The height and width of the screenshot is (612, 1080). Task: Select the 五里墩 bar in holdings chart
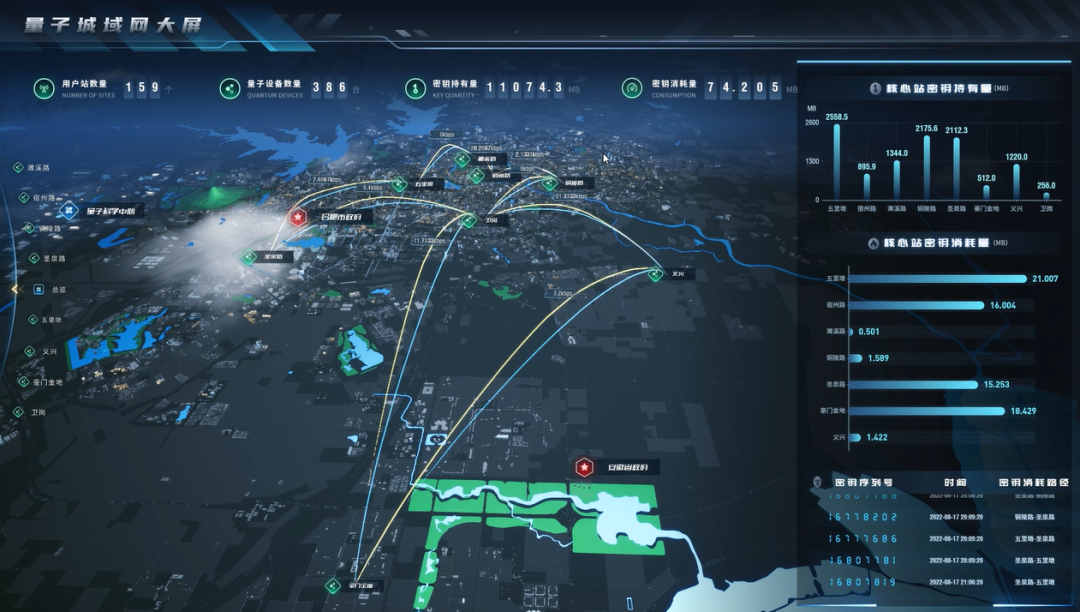click(837, 160)
